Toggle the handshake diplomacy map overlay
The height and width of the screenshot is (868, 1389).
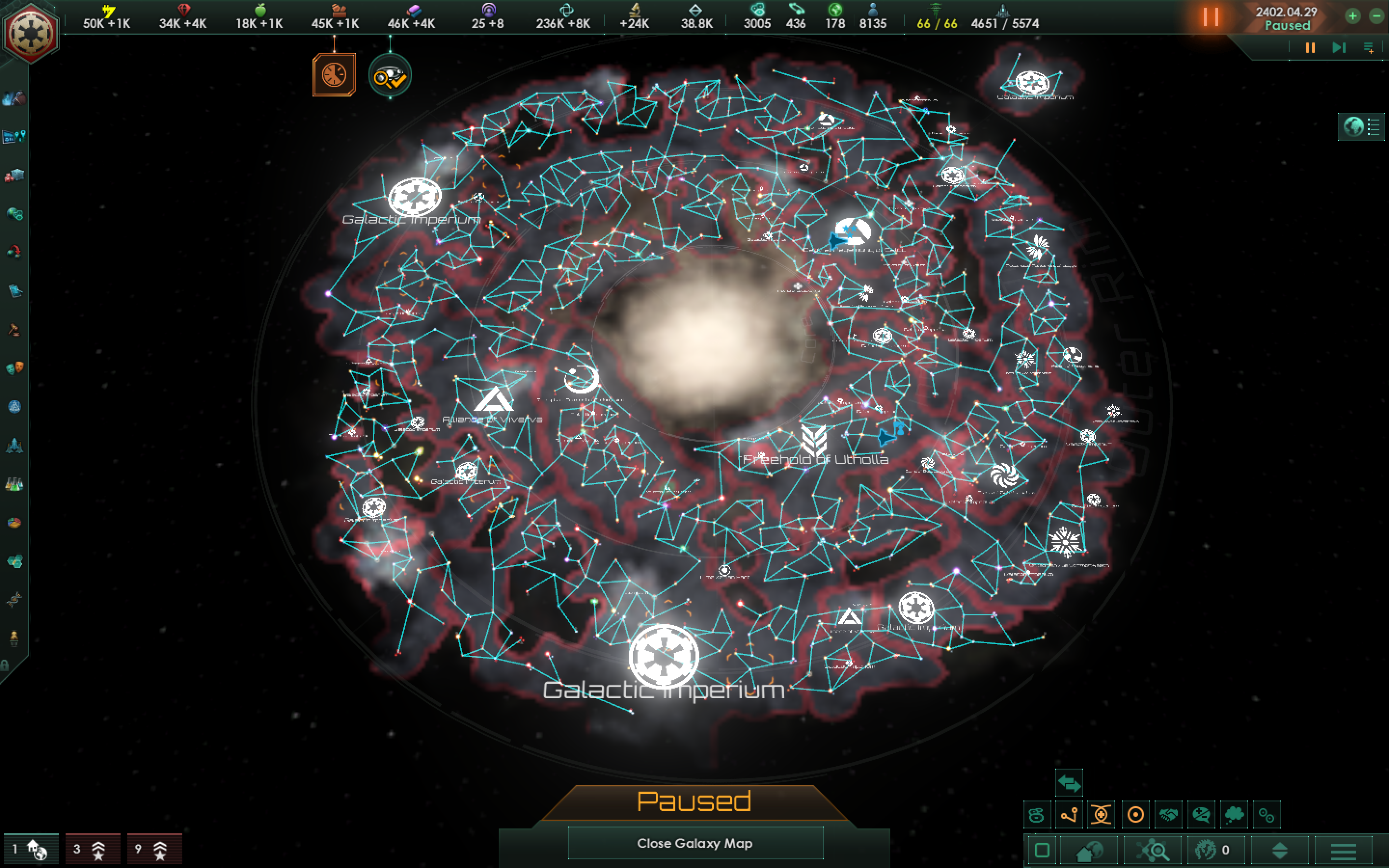[1168, 814]
